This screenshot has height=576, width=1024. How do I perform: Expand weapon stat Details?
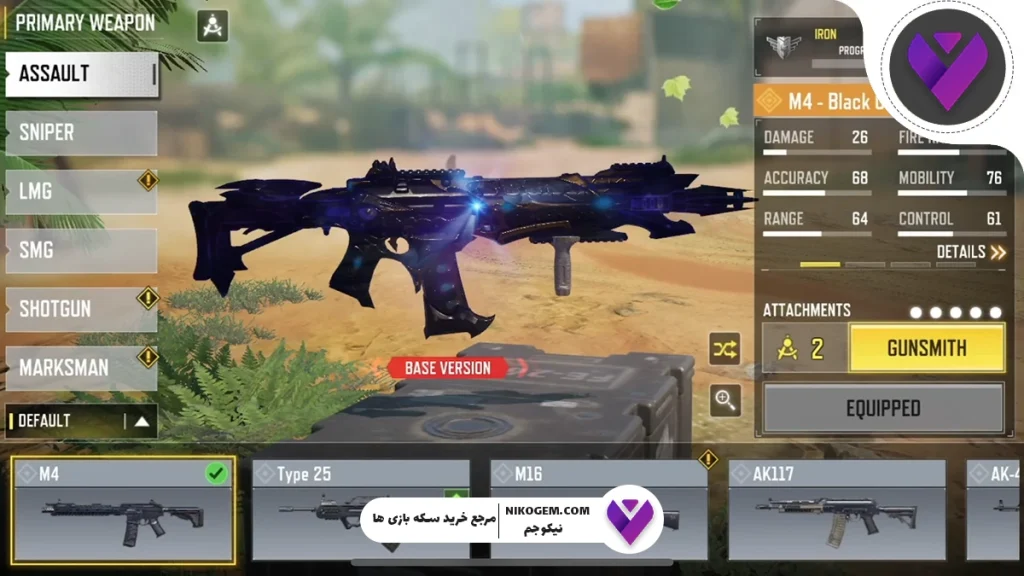[x=970, y=252]
